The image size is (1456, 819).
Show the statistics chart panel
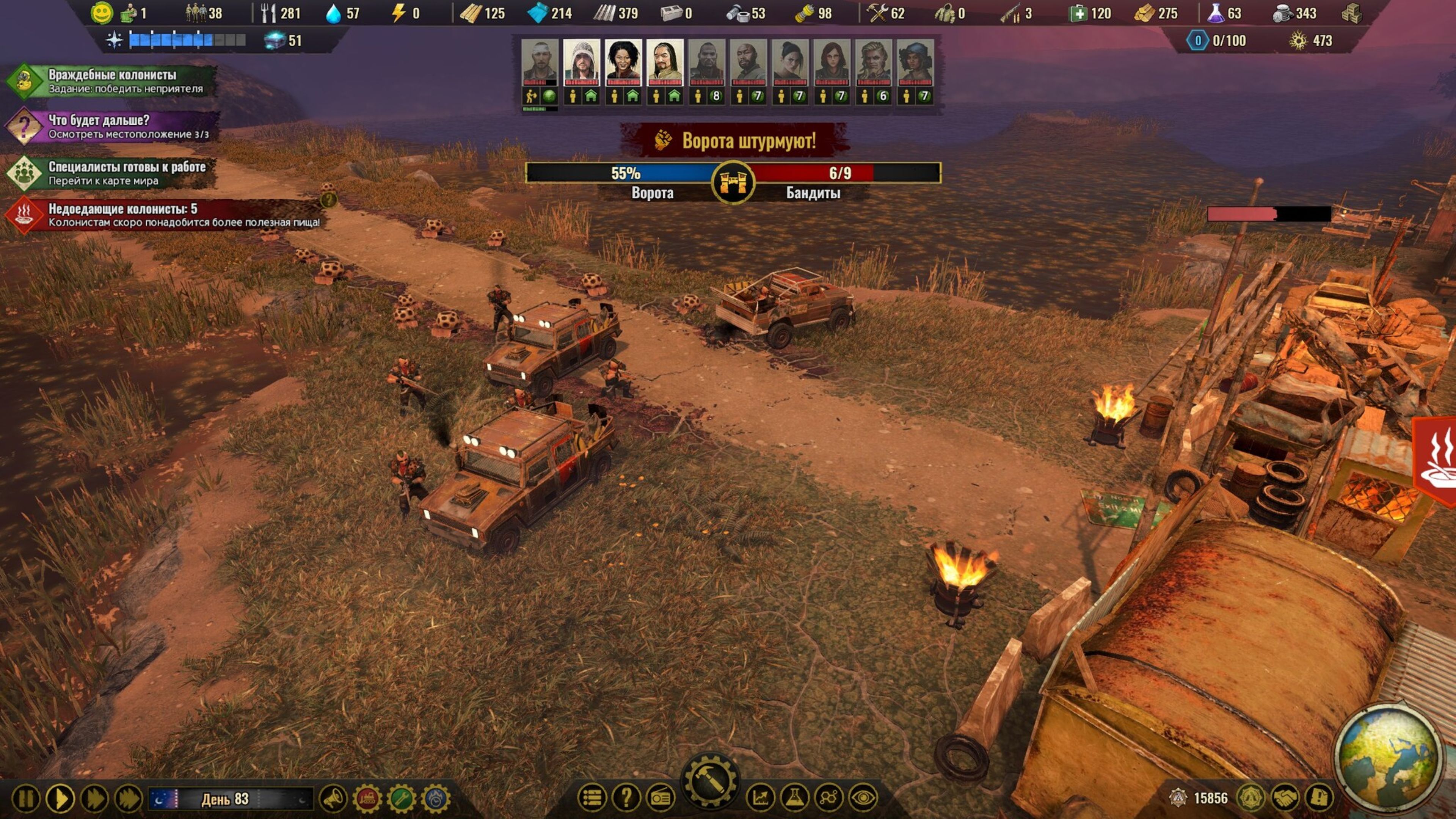tap(760, 797)
